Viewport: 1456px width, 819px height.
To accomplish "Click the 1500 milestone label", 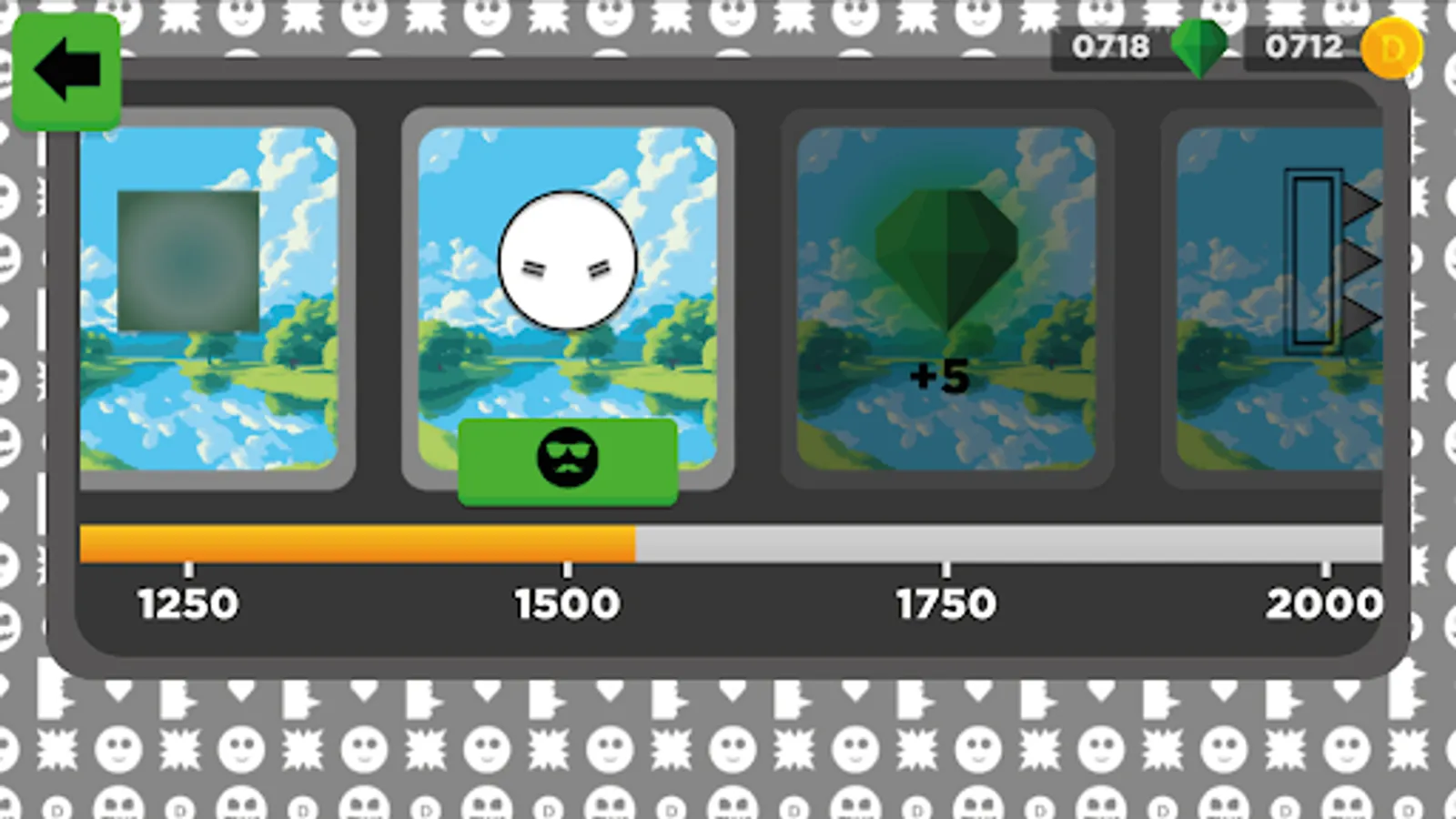I will pos(565,602).
